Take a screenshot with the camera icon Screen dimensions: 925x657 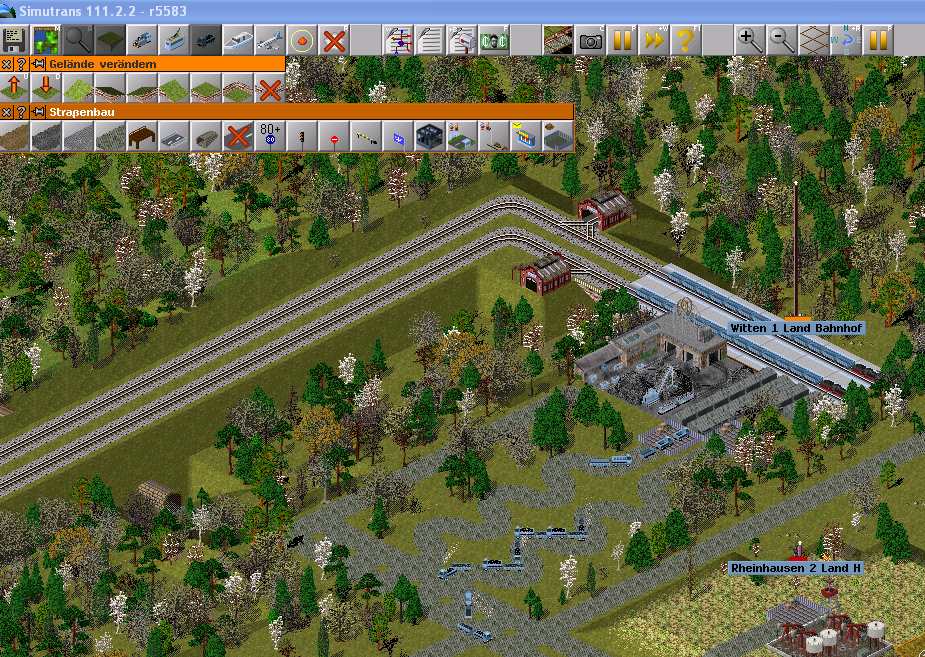[x=591, y=40]
